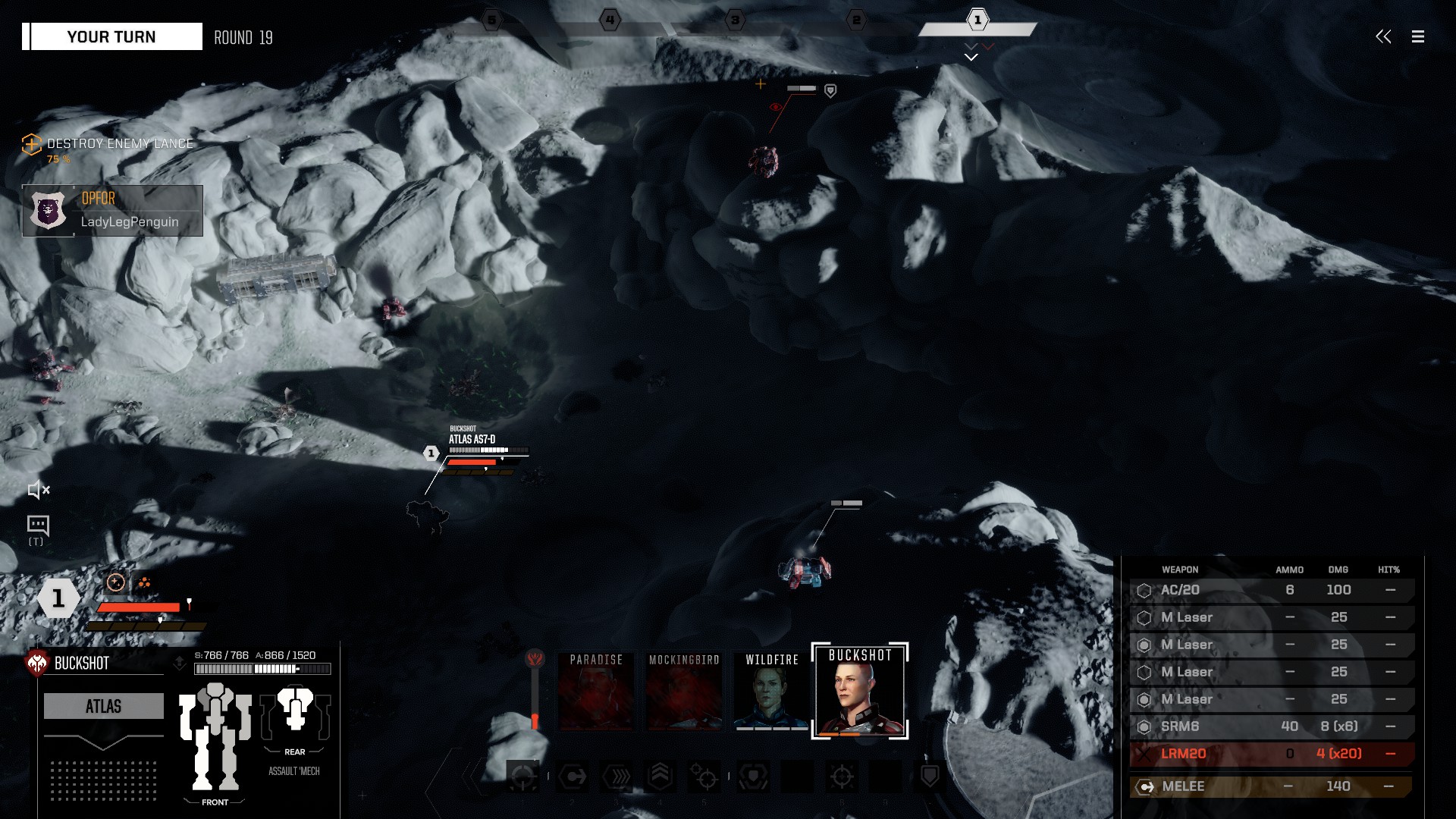Click the double-chevron collapse arrows

(x=1383, y=36)
